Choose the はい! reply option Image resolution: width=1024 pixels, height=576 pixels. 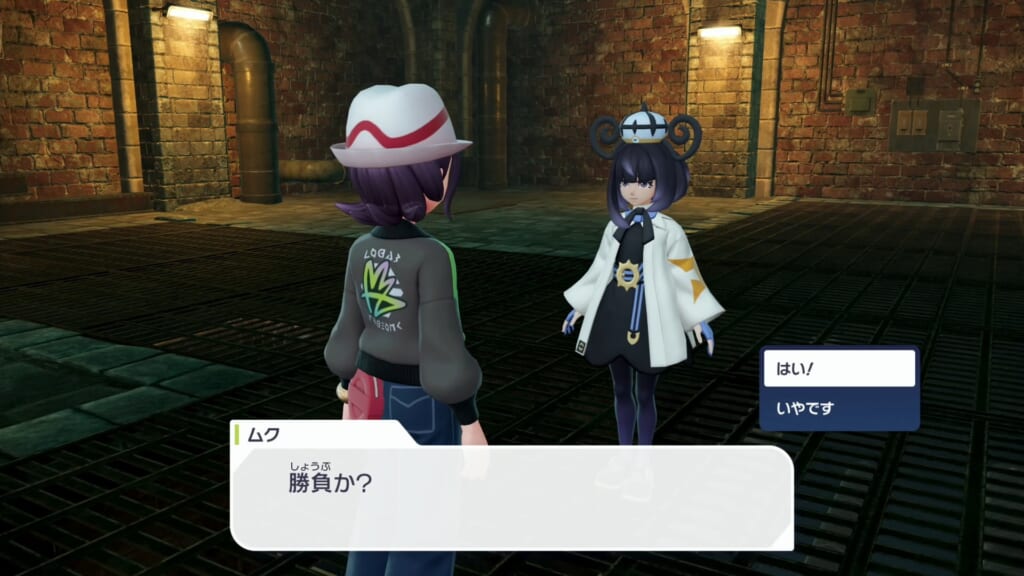coord(839,369)
